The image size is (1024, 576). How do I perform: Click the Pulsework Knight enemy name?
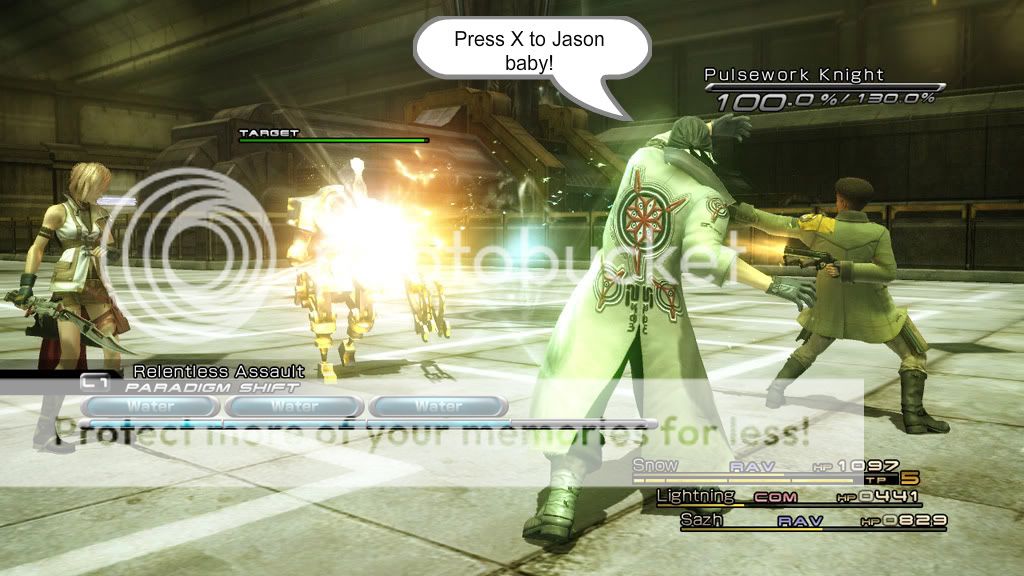pos(794,74)
